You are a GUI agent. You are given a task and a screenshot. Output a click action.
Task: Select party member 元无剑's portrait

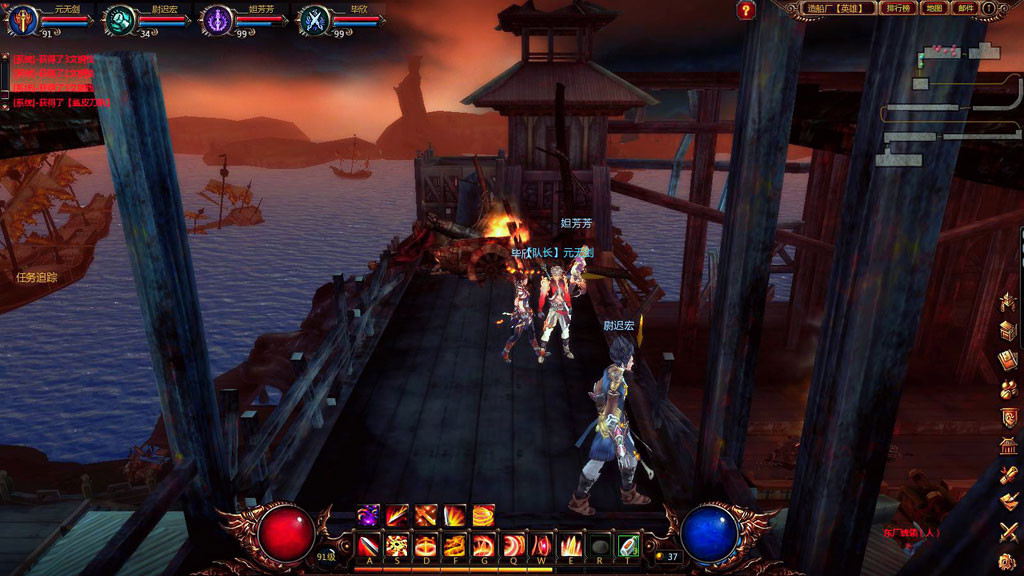(23, 19)
